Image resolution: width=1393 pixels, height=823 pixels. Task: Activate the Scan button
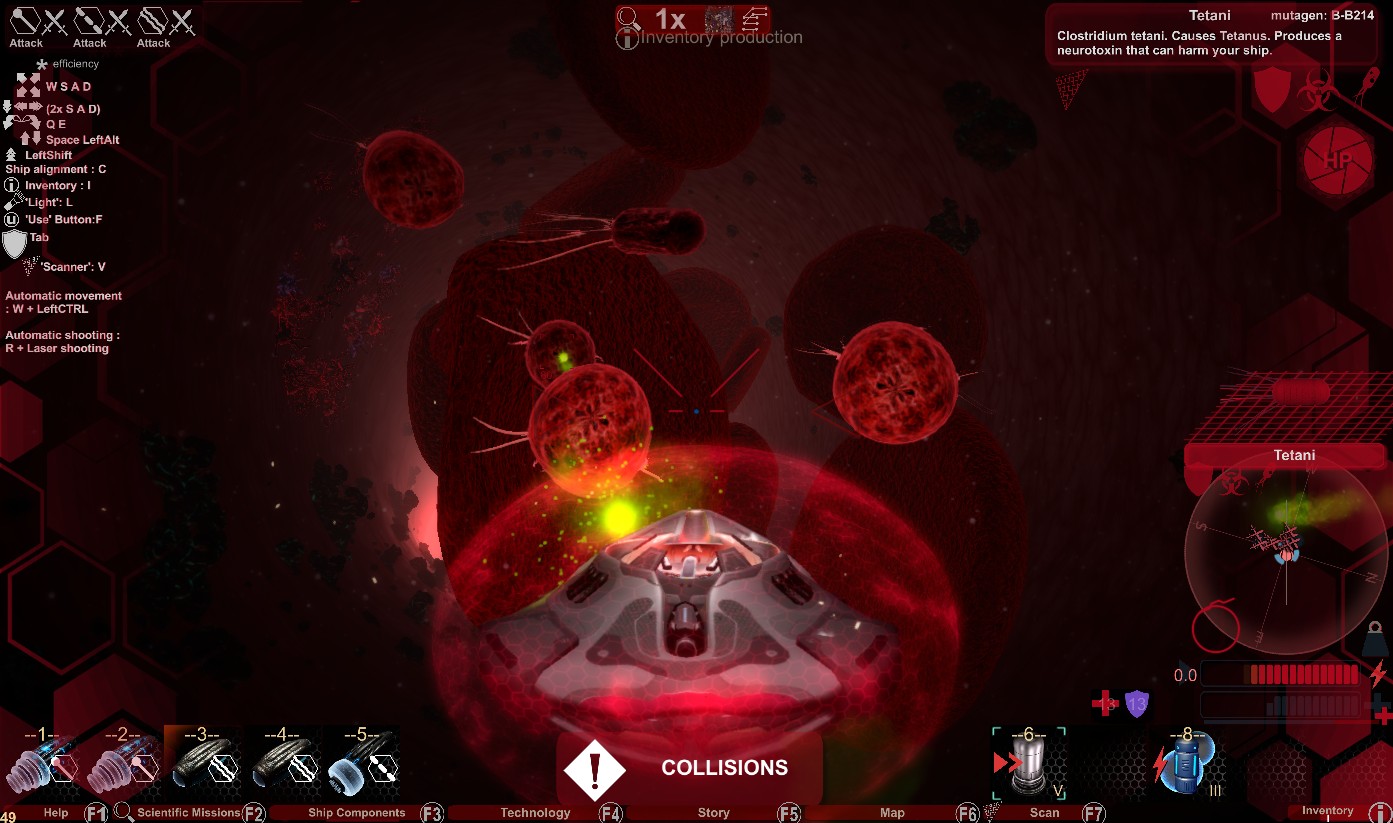1044,812
